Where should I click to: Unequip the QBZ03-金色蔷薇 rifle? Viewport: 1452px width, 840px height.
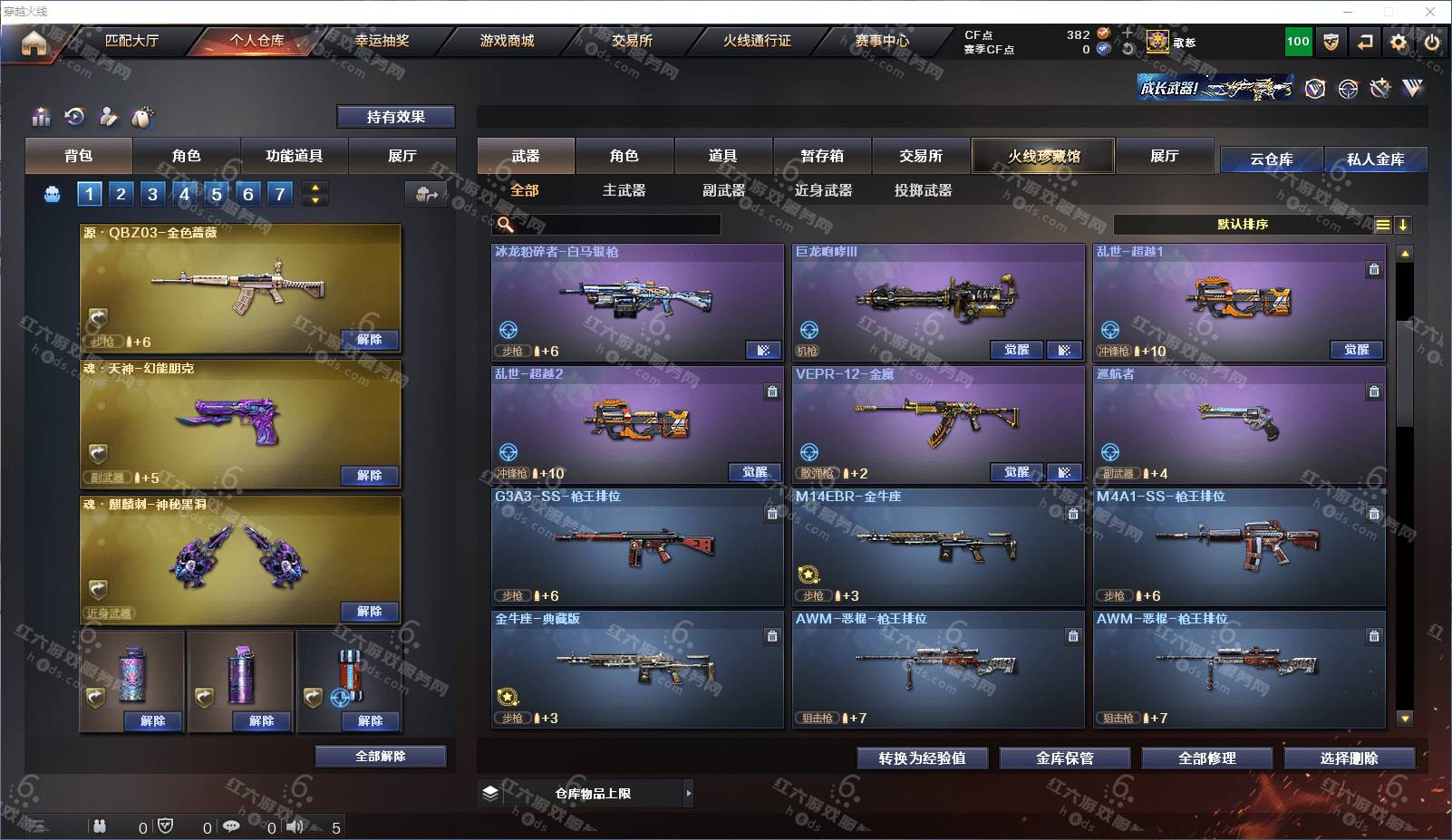pos(369,340)
